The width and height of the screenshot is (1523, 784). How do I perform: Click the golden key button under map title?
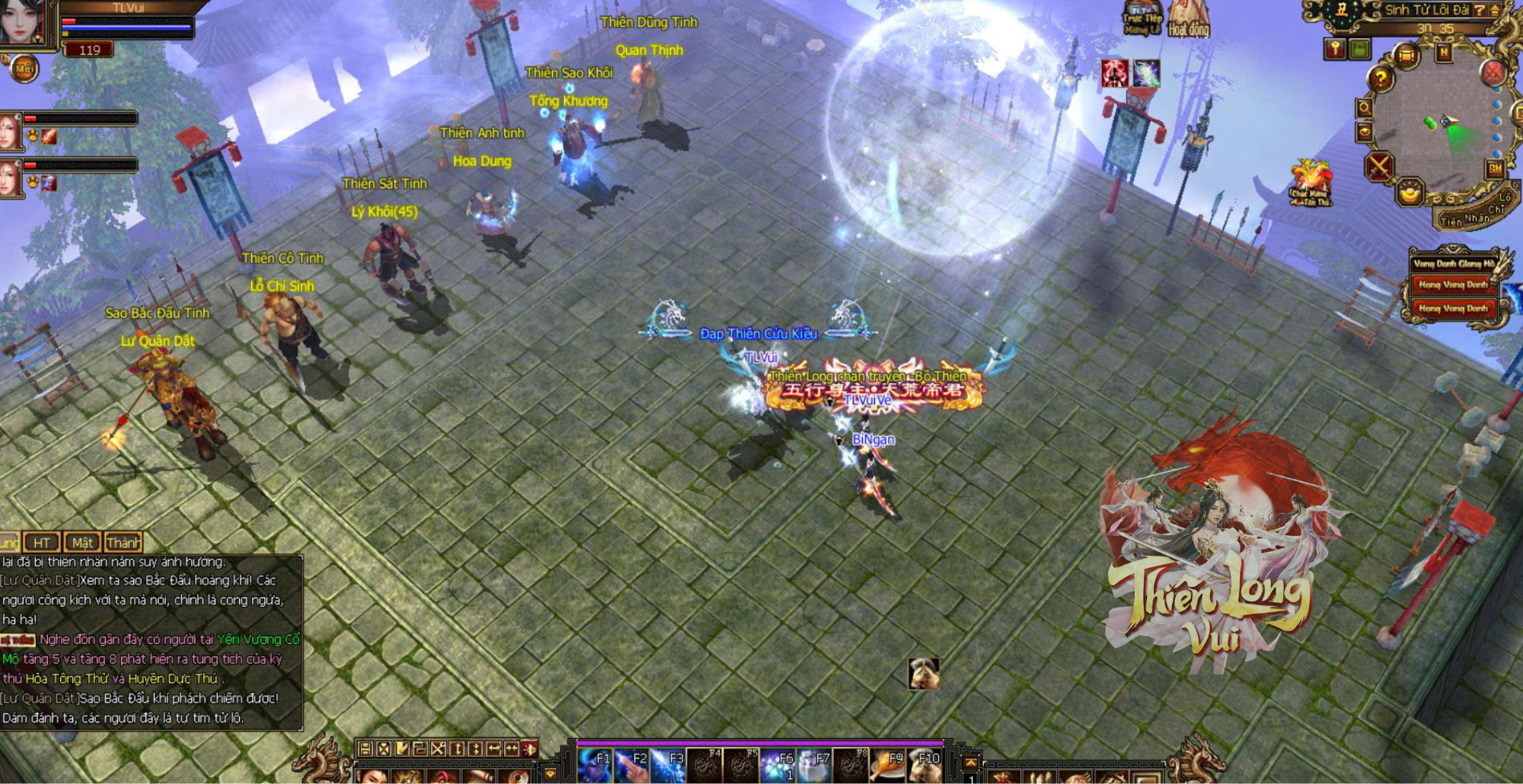tap(1335, 49)
